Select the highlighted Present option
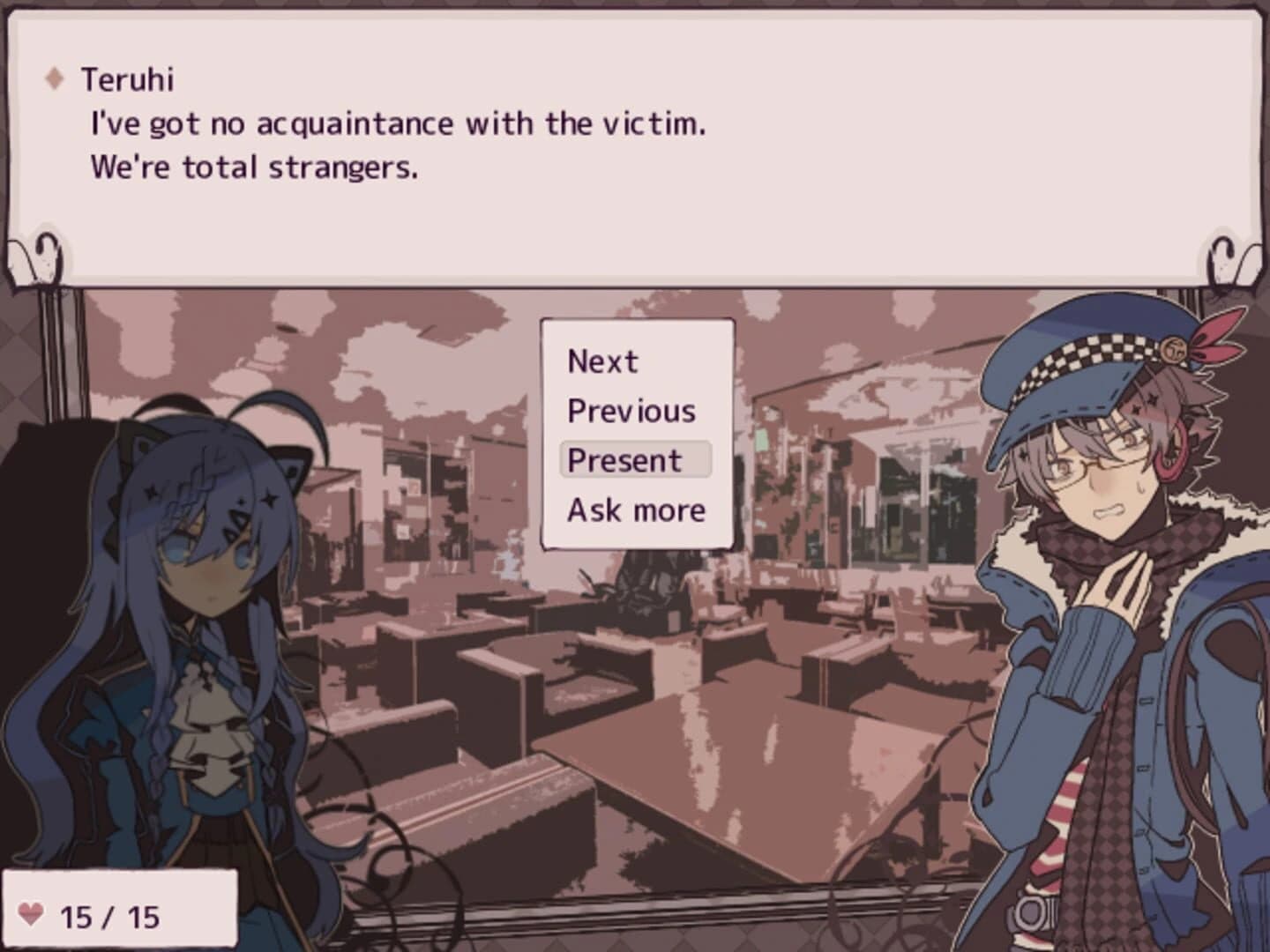 (626, 459)
